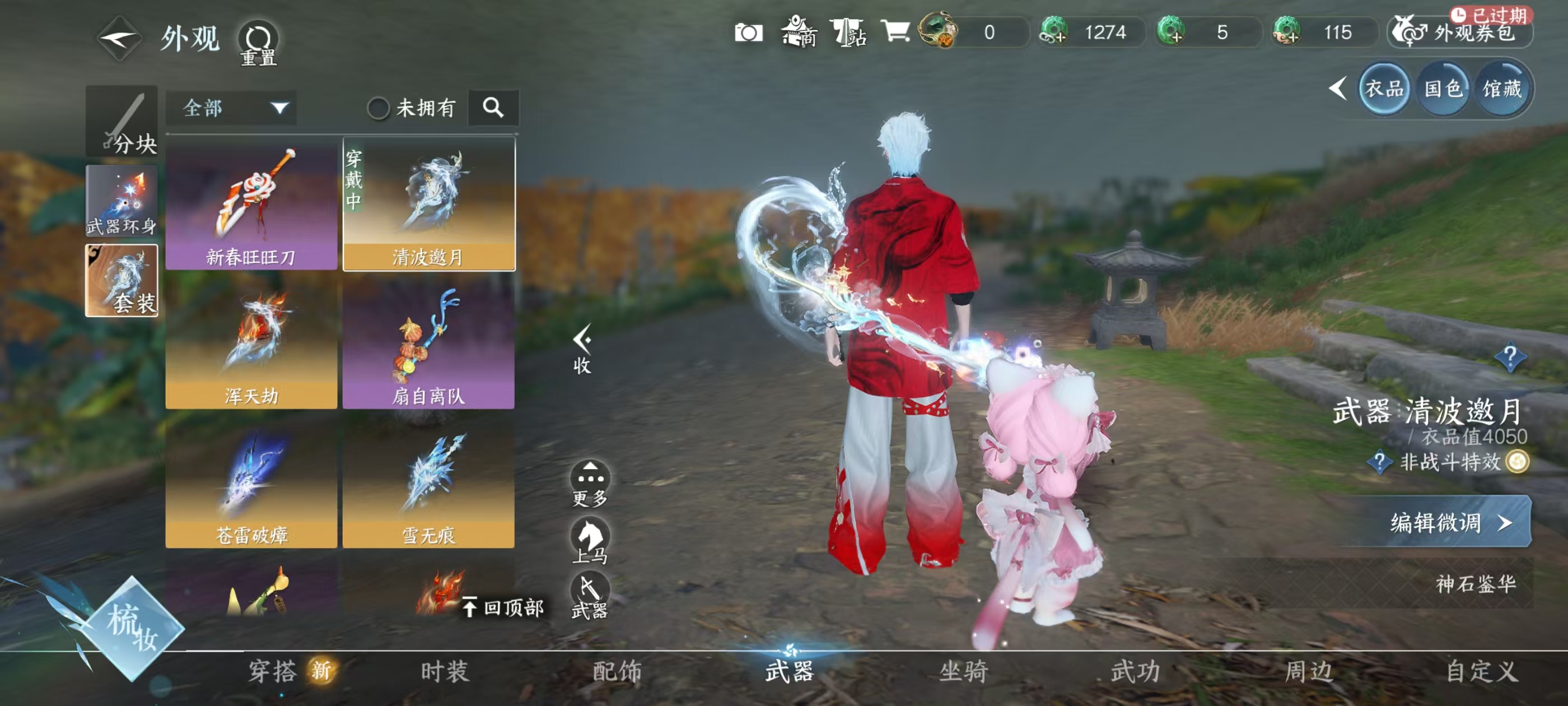Open the 分块 category tab
This screenshot has height=706, width=1568.
(121, 122)
